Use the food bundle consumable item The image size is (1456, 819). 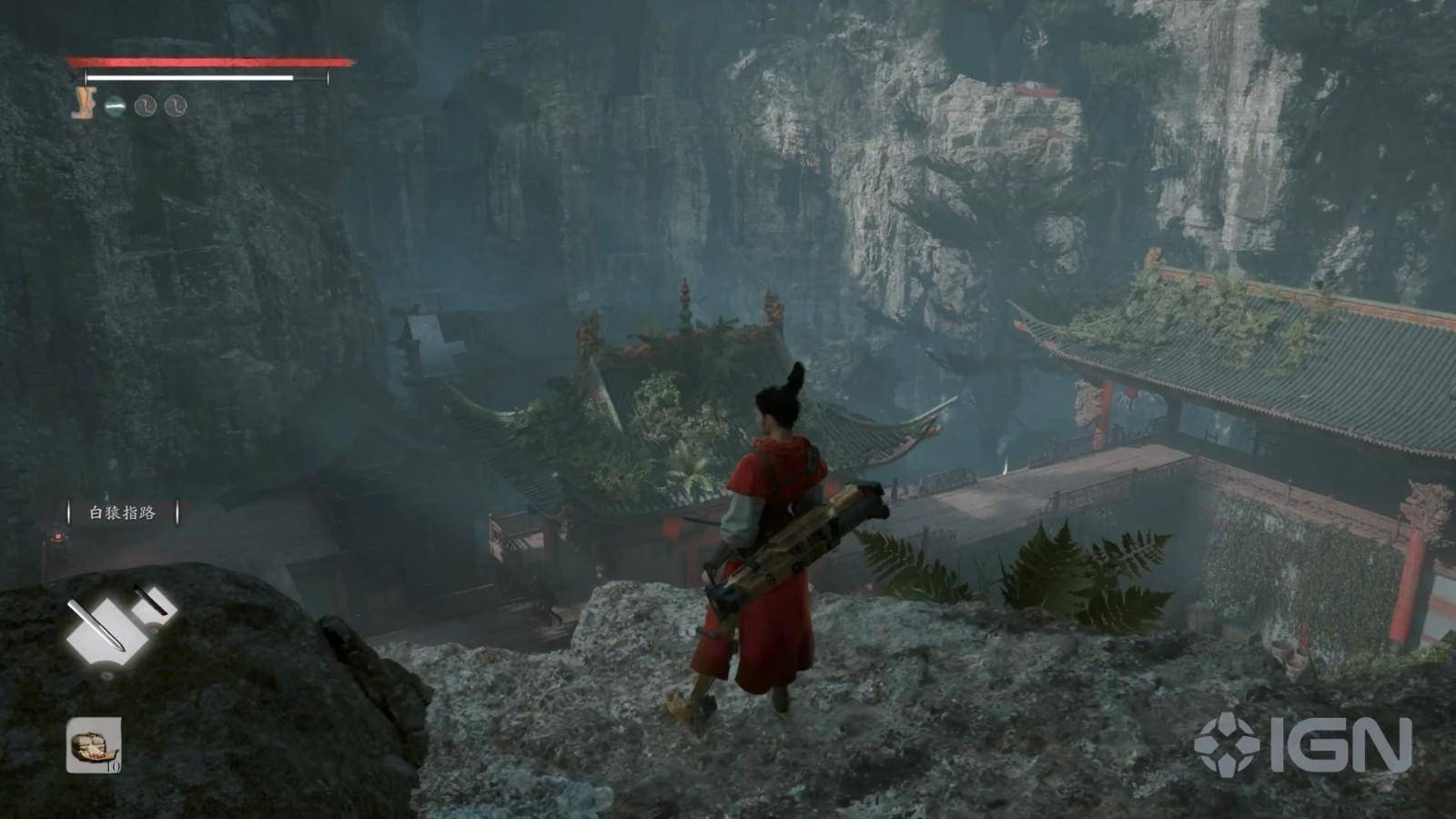(93, 744)
